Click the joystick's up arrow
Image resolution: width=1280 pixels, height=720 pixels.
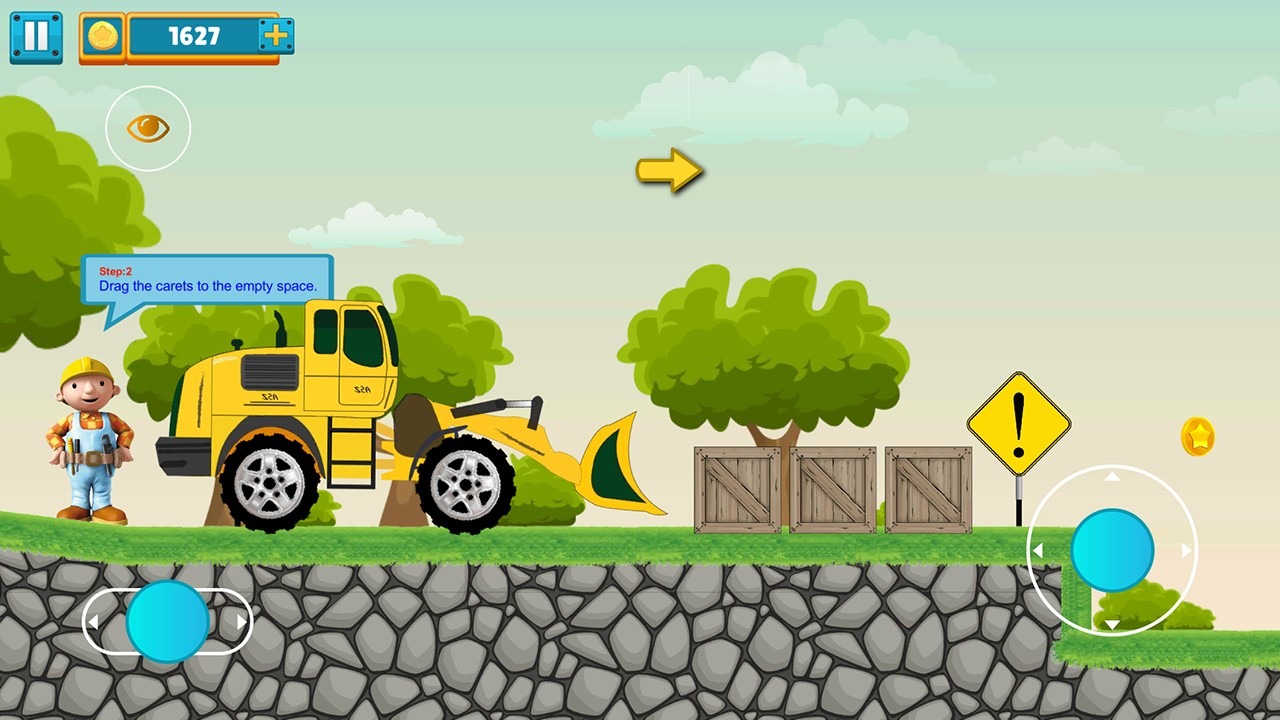click(1112, 477)
